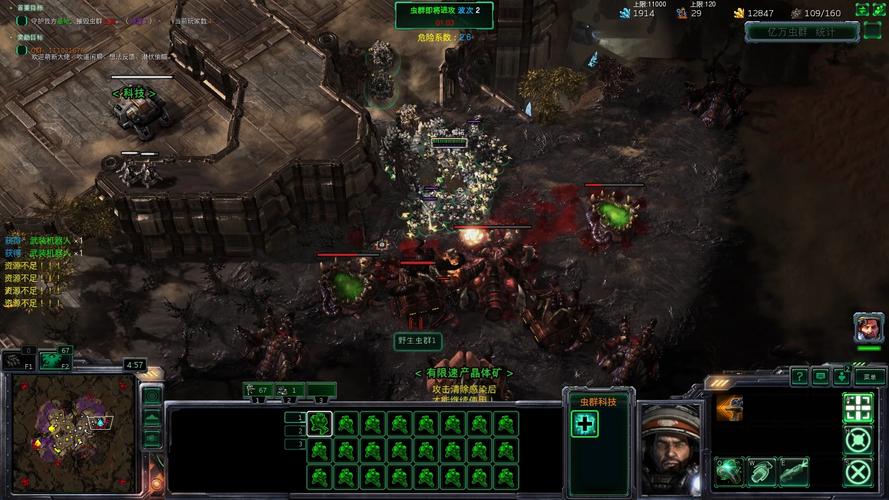Select the F1 idle worker button
The height and width of the screenshot is (500, 889).
pyautogui.click(x=17, y=358)
